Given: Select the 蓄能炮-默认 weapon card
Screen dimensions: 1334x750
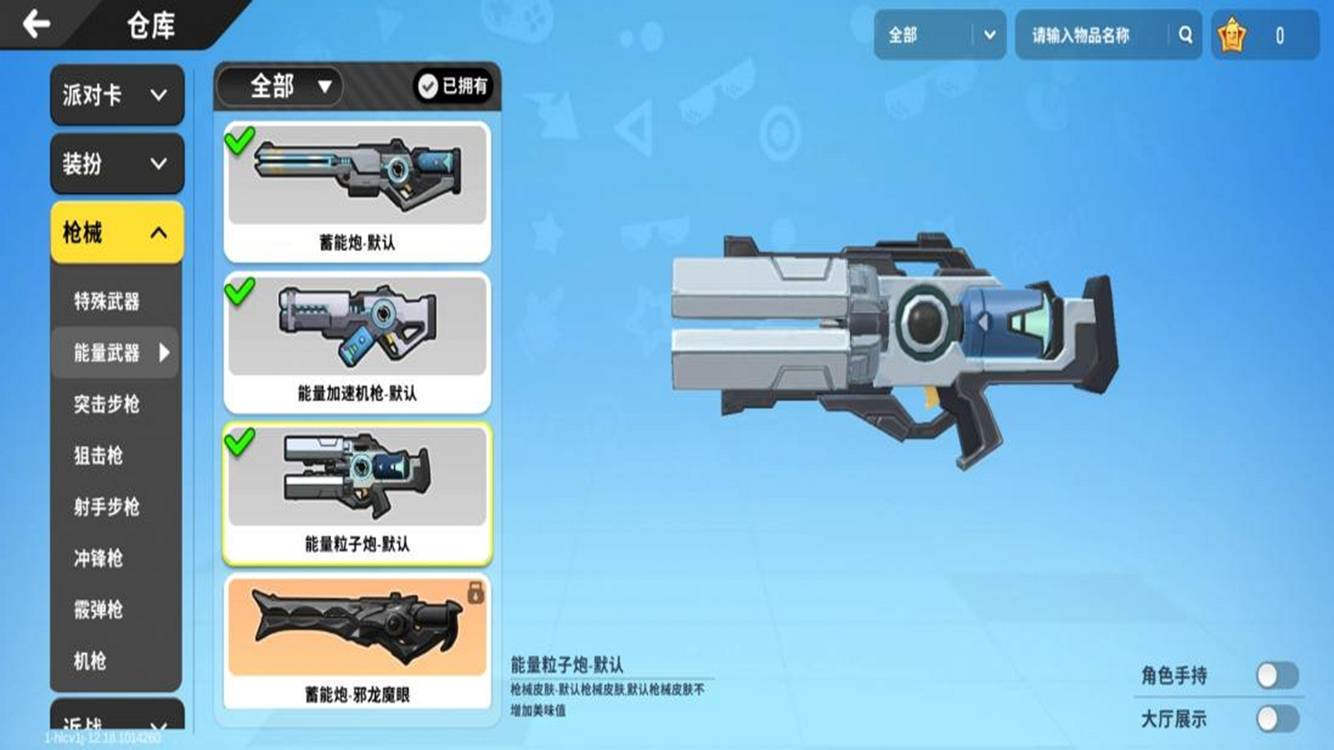Looking at the screenshot, I should click(x=357, y=191).
